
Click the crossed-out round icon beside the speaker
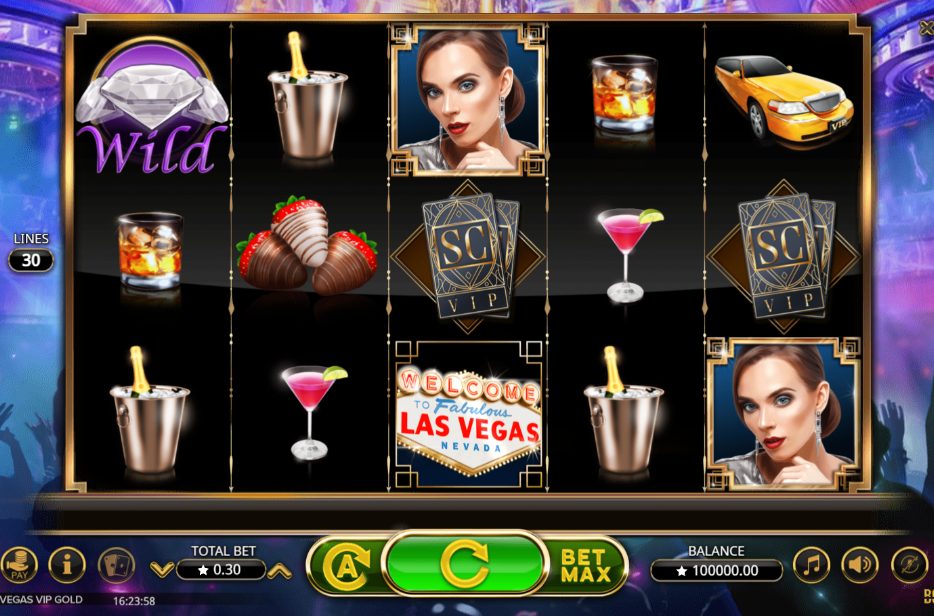click(x=909, y=566)
